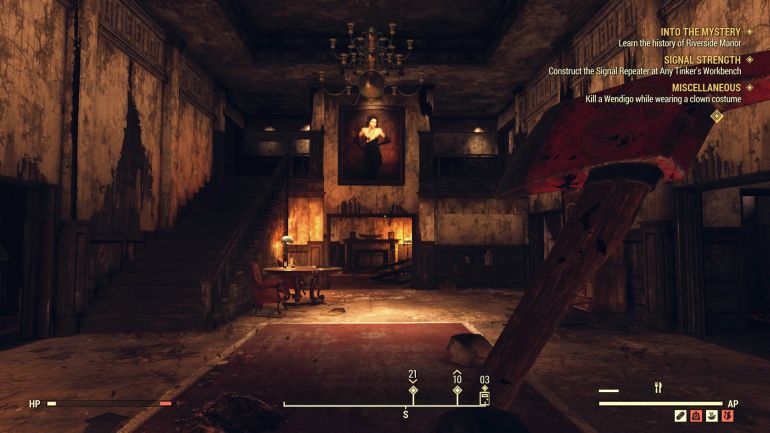The width and height of the screenshot is (770, 433).
Task: Inspect the pill status effect icon
Action: pos(681,416)
